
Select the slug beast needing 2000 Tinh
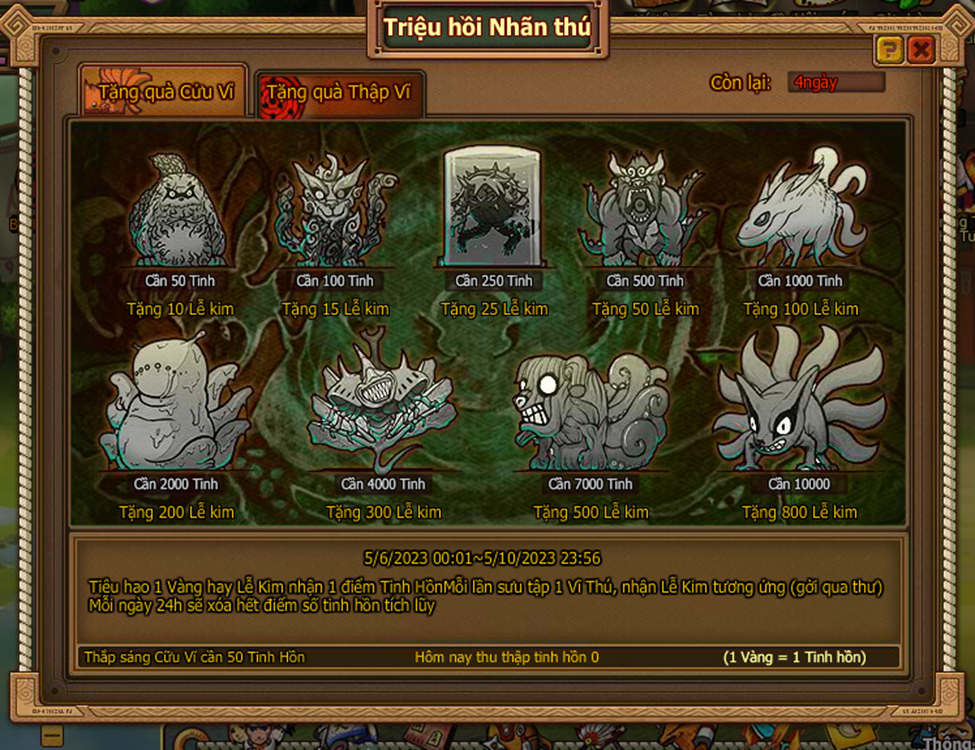174,407
